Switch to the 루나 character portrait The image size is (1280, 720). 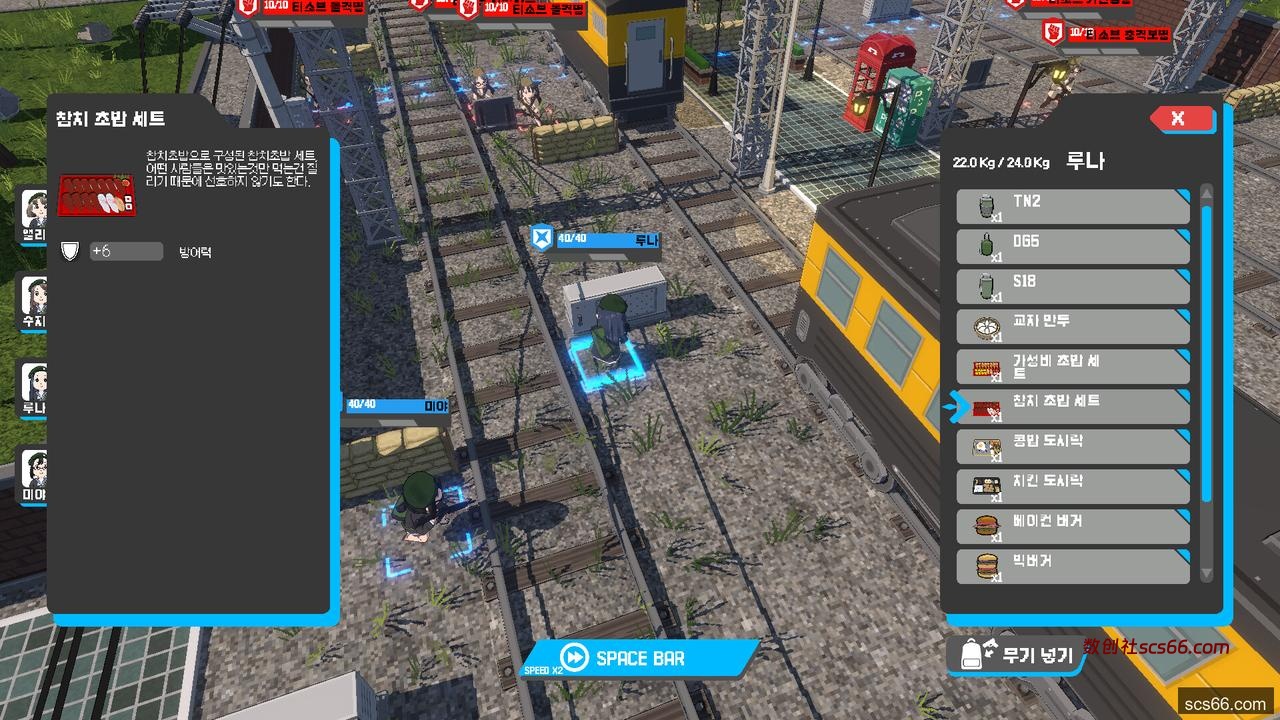(x=34, y=388)
